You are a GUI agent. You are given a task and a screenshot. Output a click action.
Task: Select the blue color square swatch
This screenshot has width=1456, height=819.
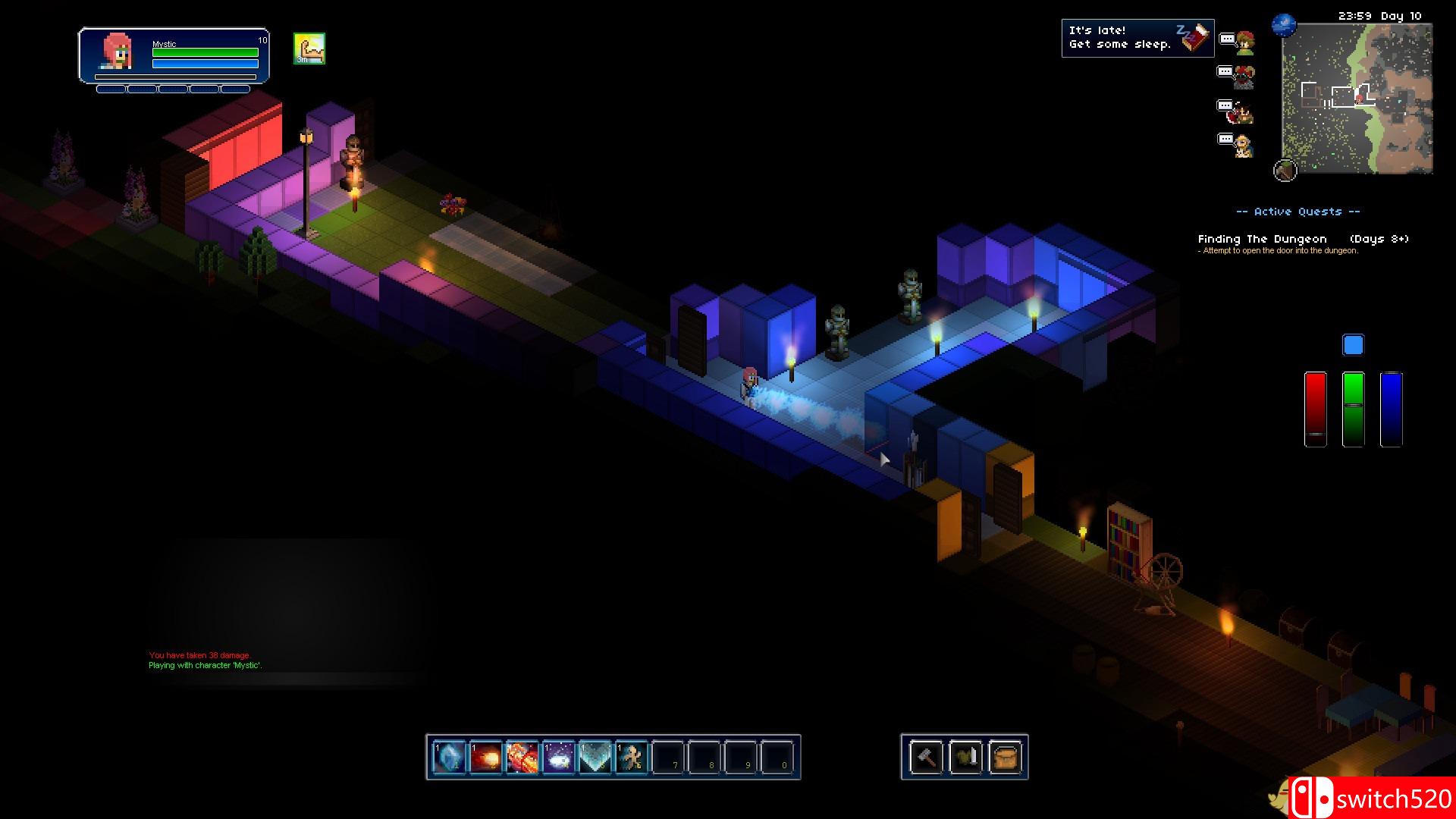1353,346
